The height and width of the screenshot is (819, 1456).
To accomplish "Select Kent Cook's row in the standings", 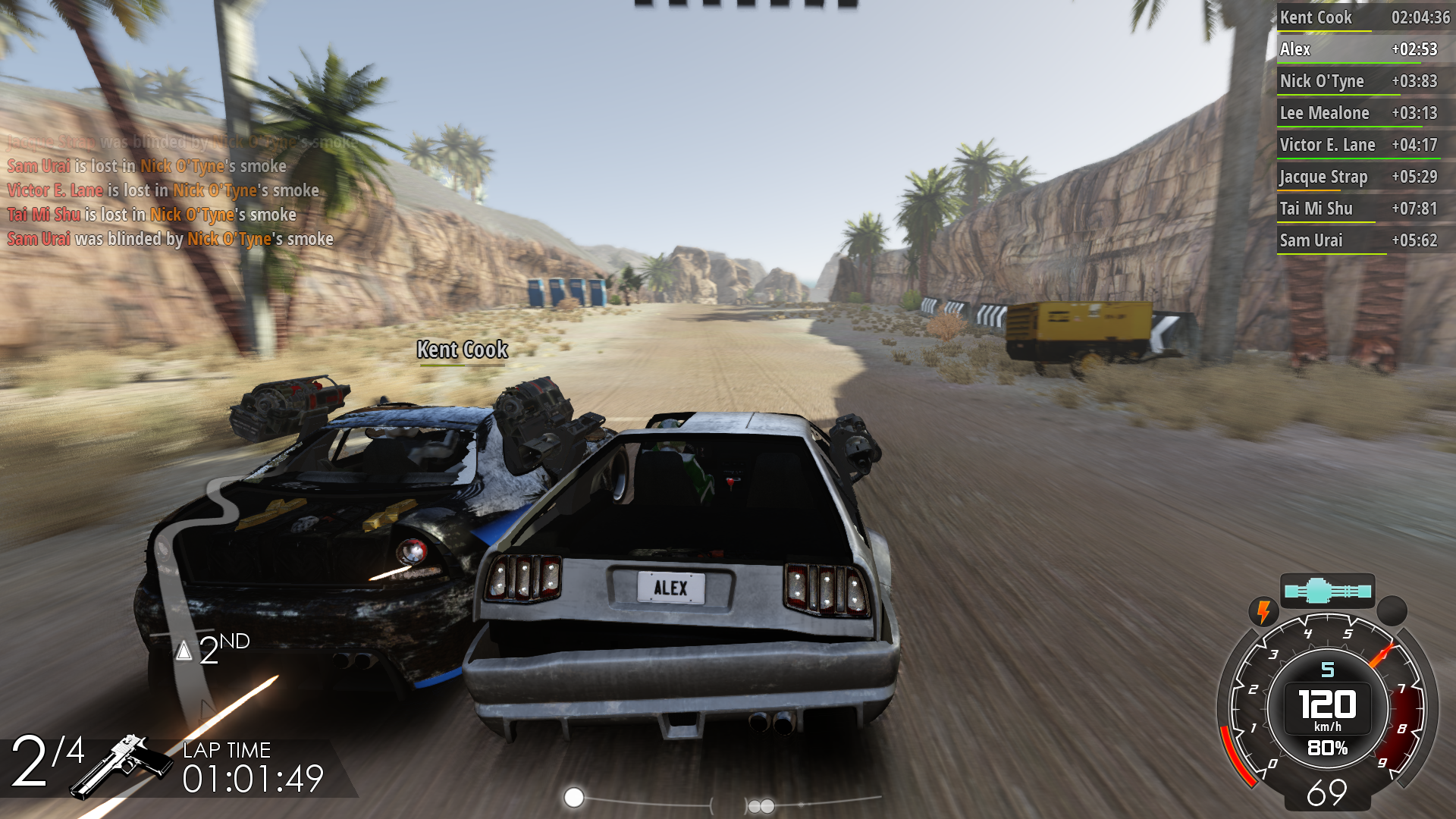I will 1363,17.
